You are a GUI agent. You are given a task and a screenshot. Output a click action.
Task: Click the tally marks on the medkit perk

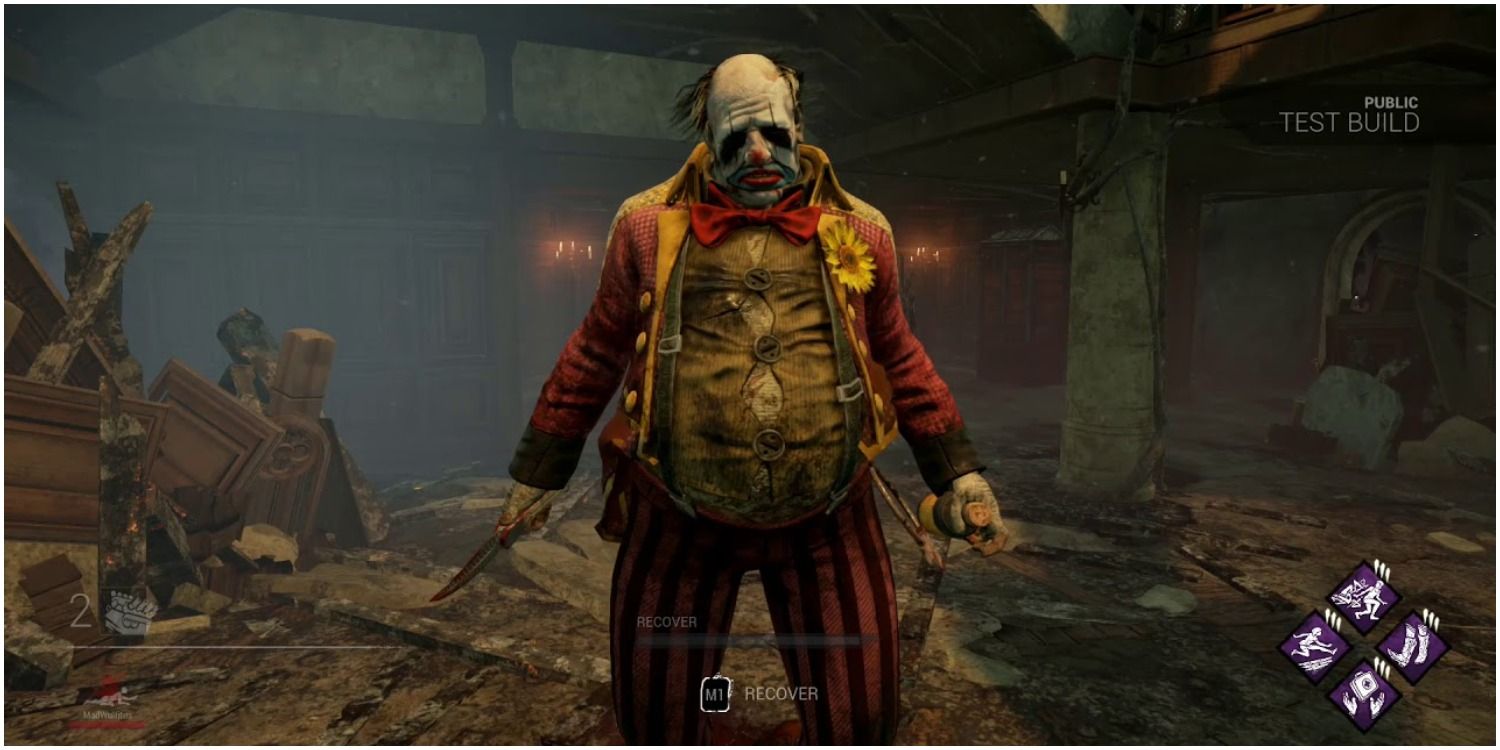[x=1383, y=666]
